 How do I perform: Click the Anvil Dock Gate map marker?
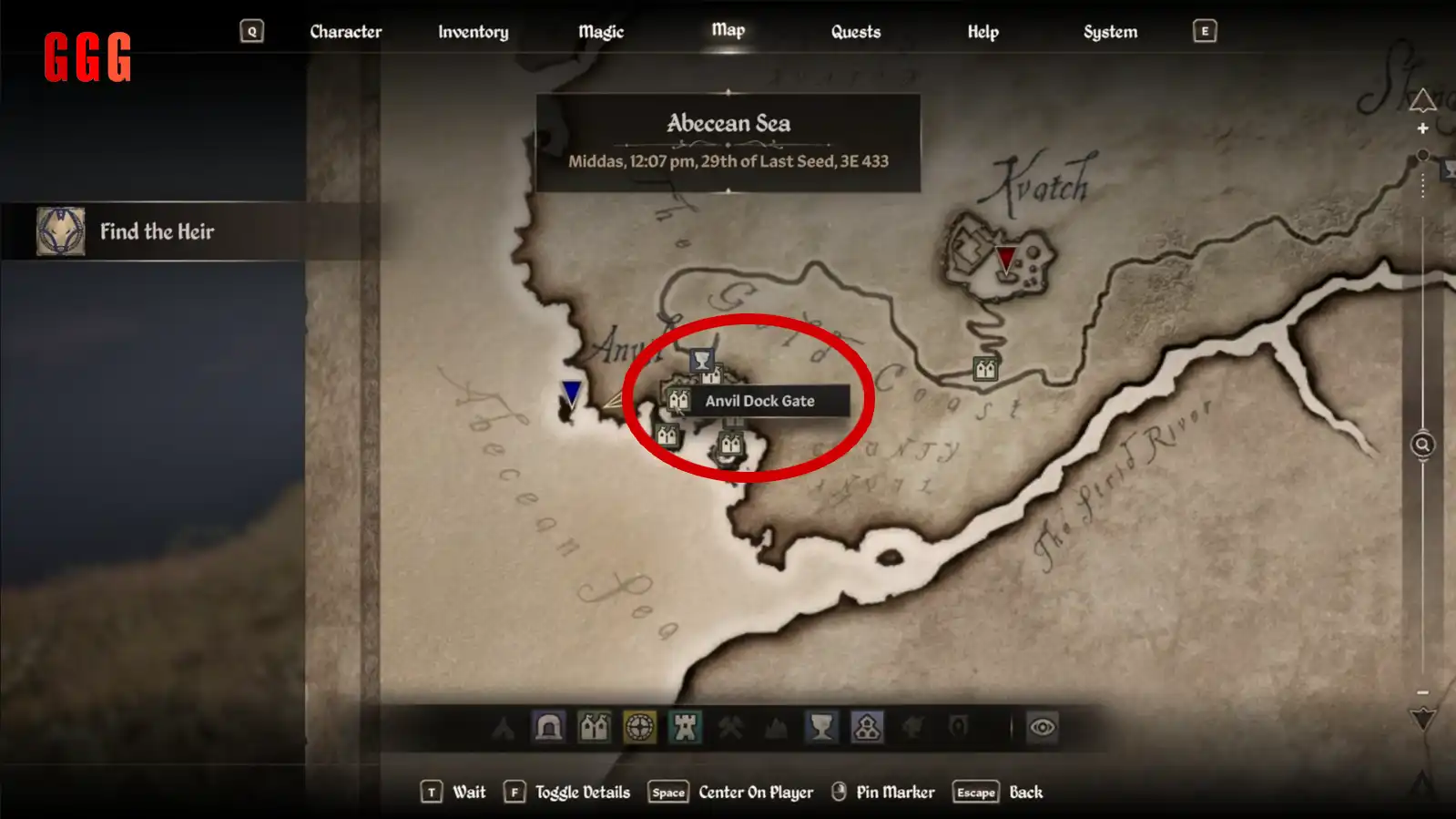pos(678,400)
